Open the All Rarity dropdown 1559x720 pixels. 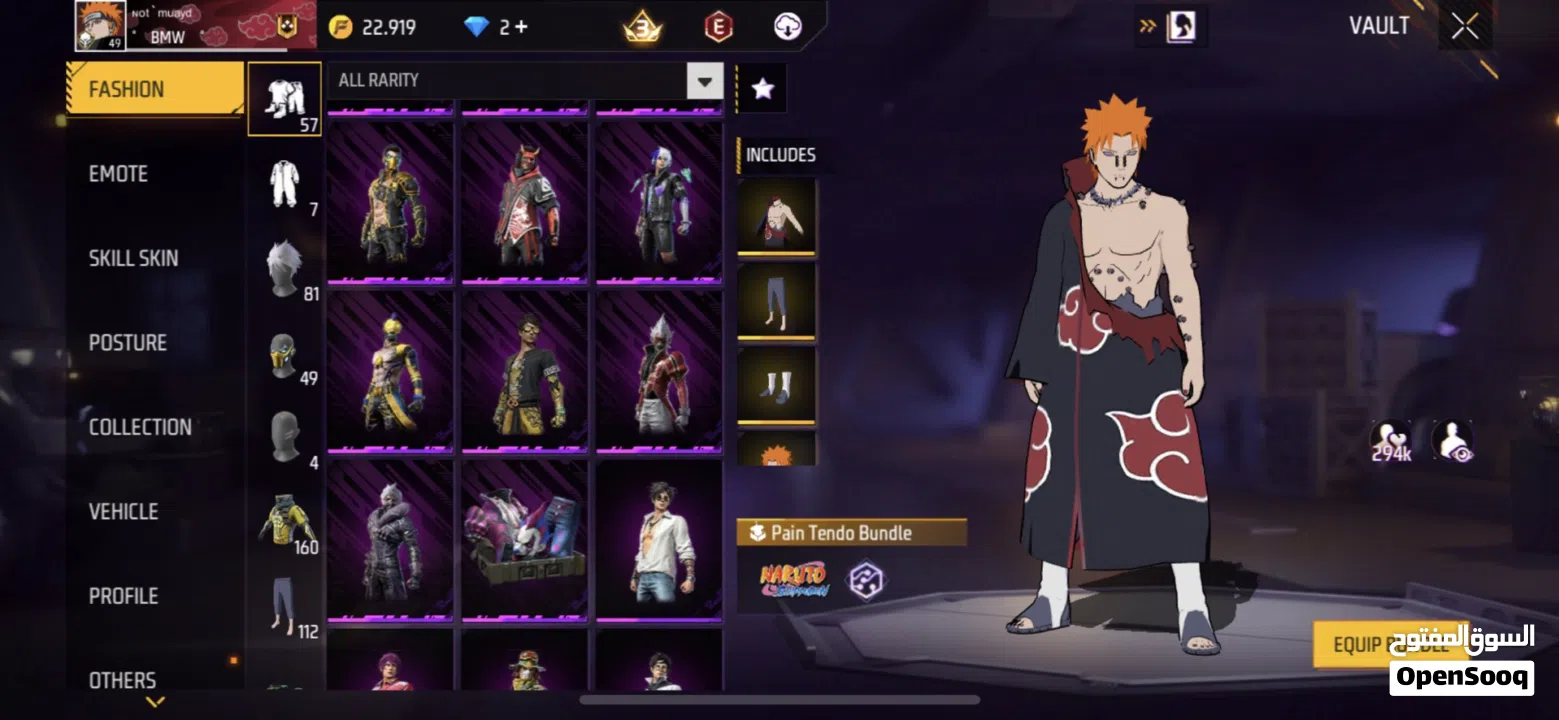coord(704,81)
